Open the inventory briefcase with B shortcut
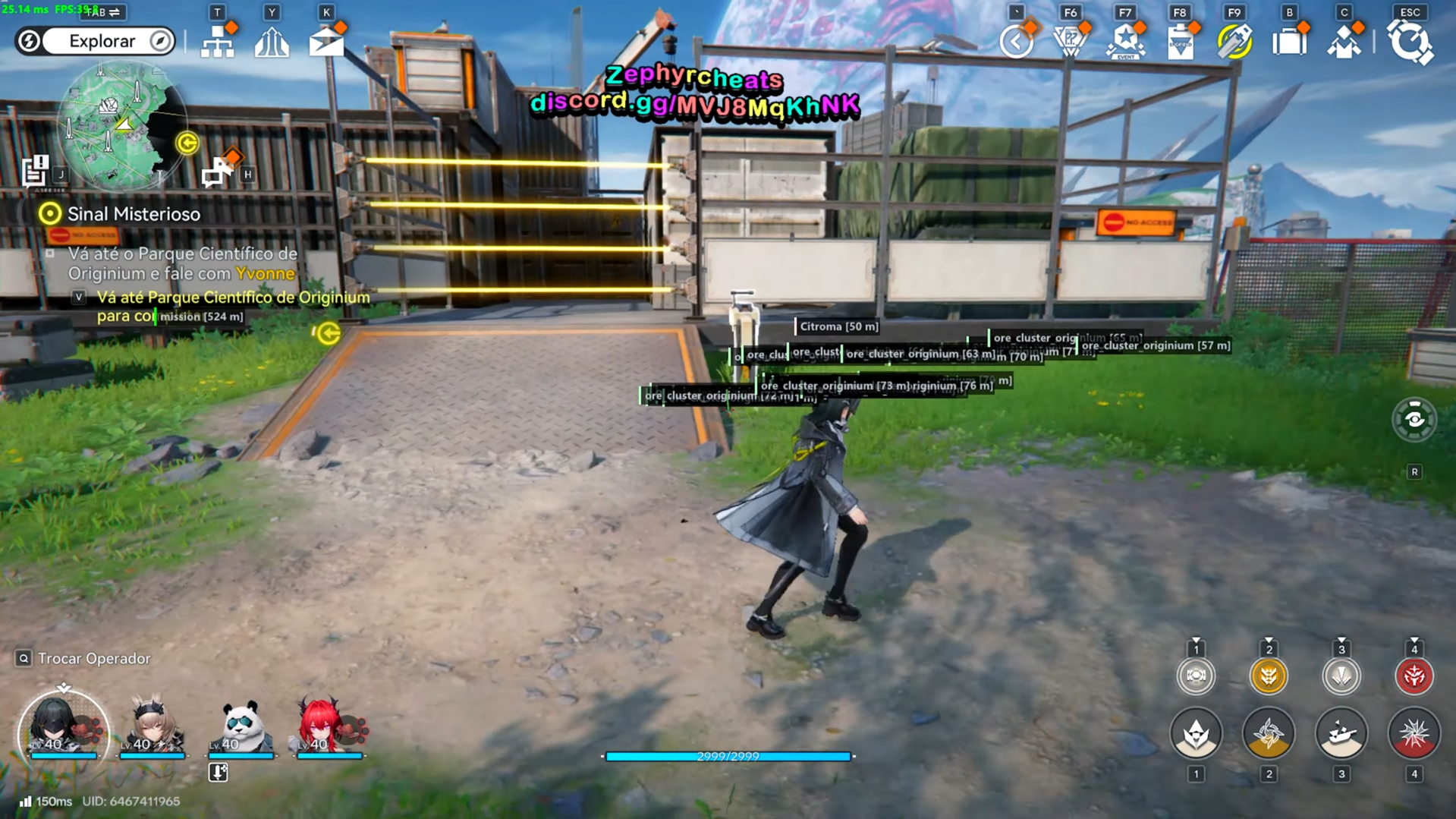Screen dimensions: 1456x819 point(1290,42)
